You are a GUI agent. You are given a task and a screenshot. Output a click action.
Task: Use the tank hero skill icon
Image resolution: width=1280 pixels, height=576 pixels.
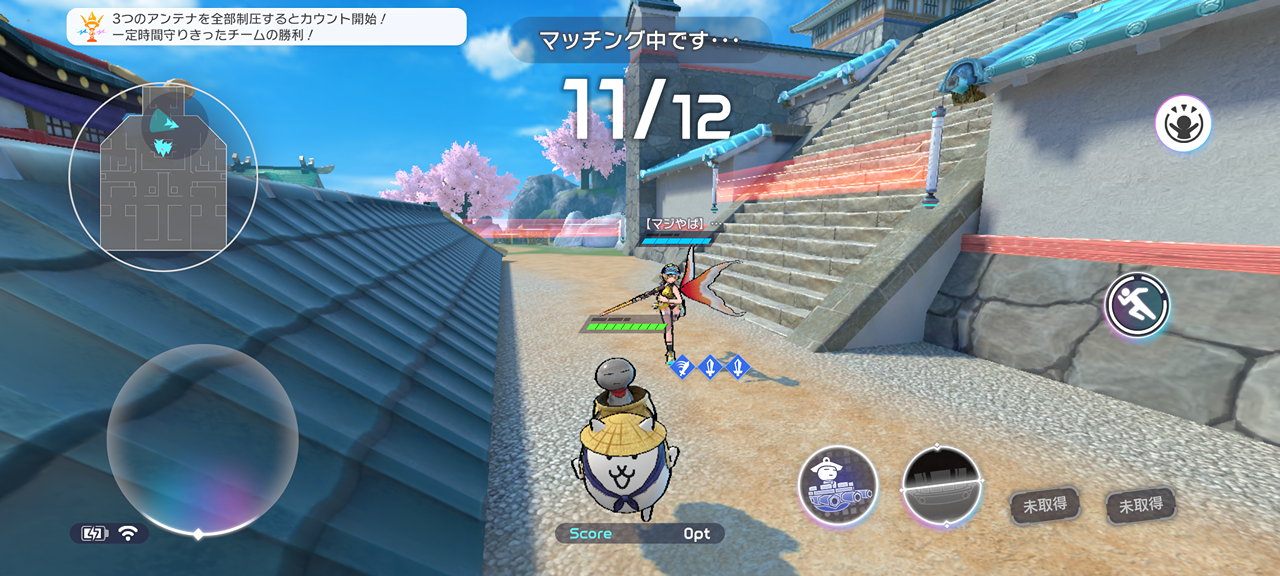(838, 486)
